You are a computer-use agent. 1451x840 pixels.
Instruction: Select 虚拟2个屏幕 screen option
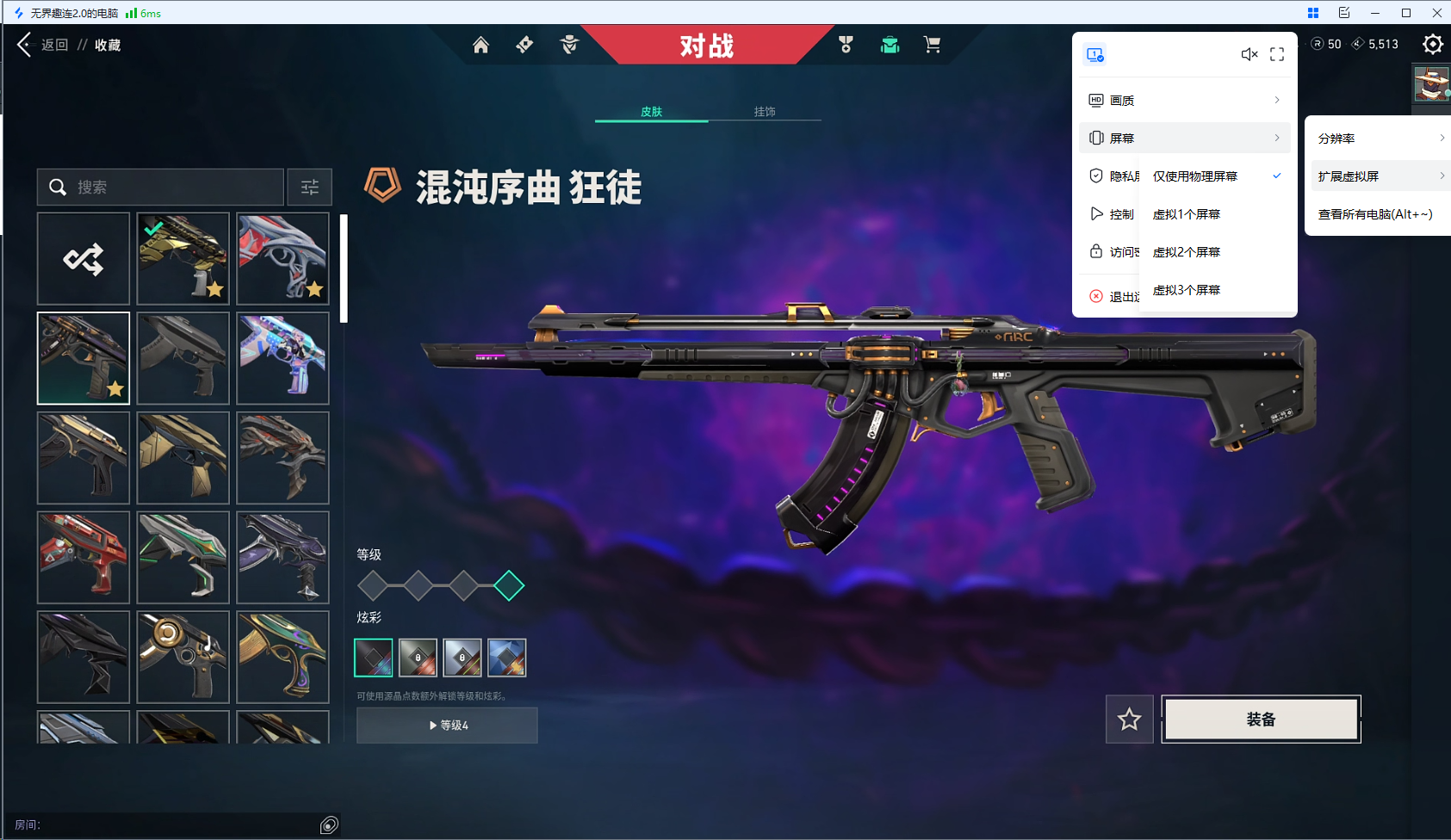[x=1186, y=251]
